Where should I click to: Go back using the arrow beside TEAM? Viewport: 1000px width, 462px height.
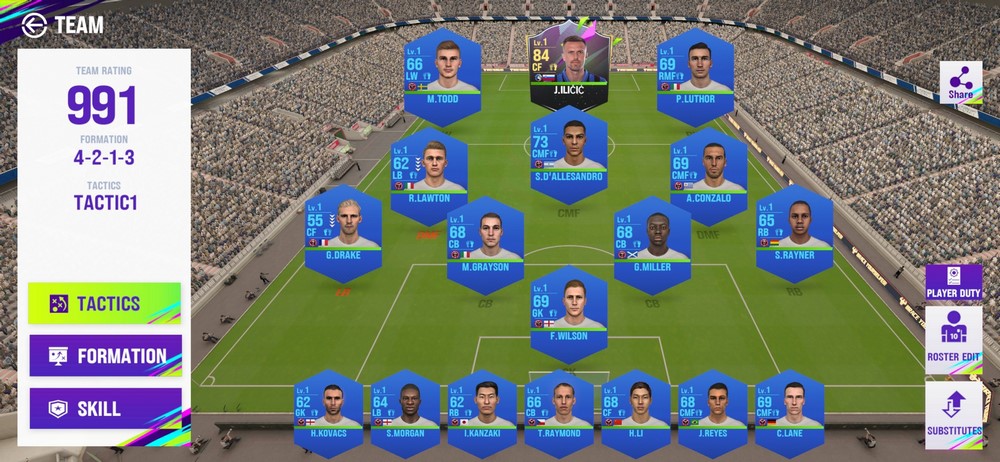pyautogui.click(x=33, y=25)
